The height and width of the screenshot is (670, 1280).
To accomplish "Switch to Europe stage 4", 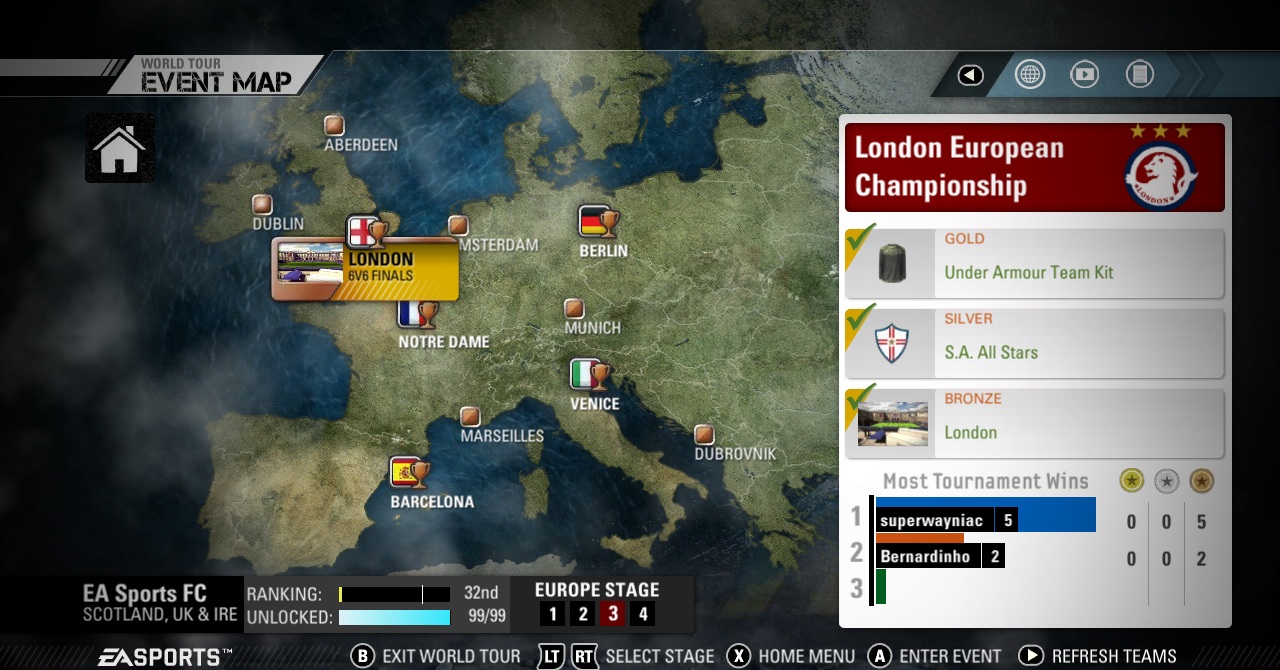I will (643, 614).
